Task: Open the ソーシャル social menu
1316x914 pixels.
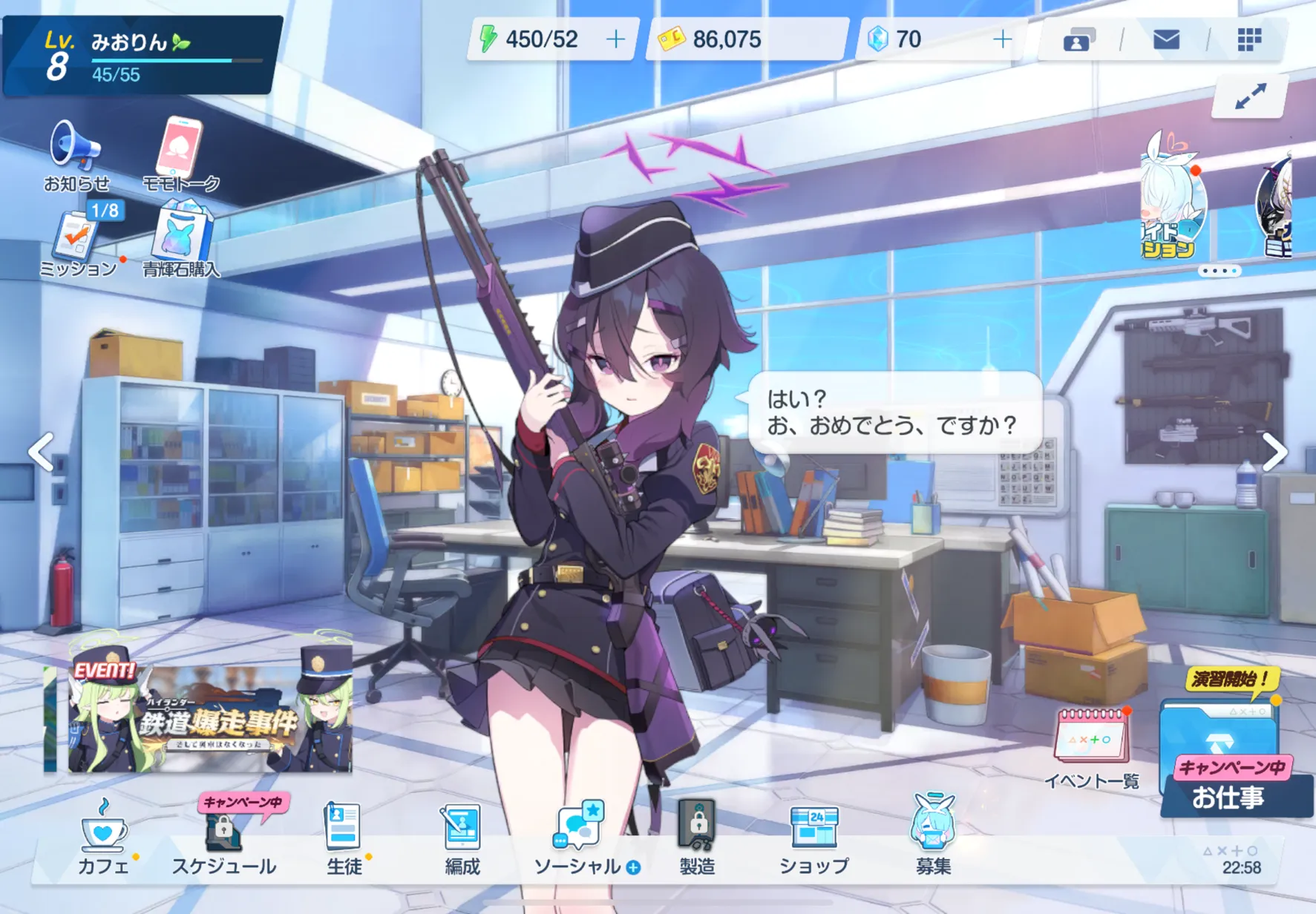Action: (x=579, y=835)
